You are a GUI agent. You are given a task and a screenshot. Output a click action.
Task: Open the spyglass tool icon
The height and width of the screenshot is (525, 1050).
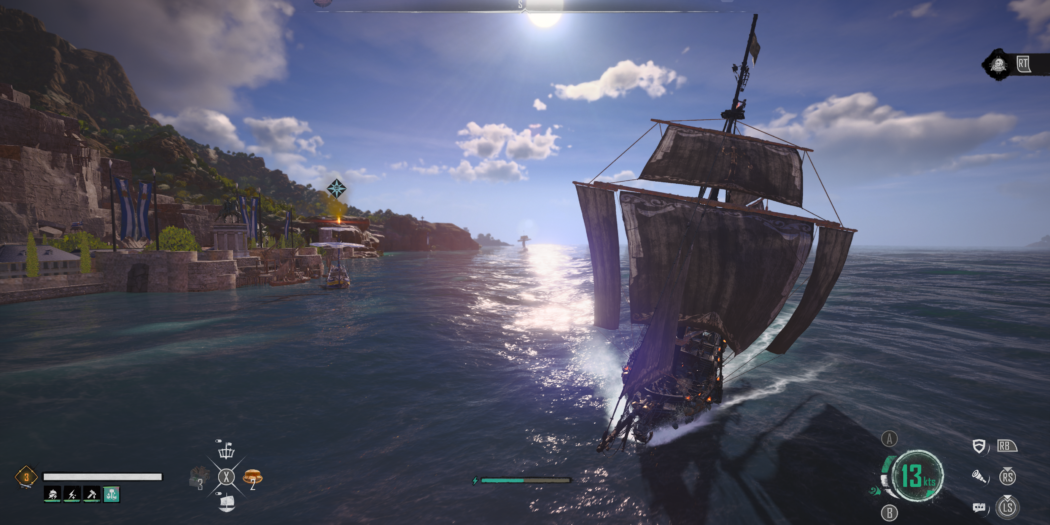980,477
